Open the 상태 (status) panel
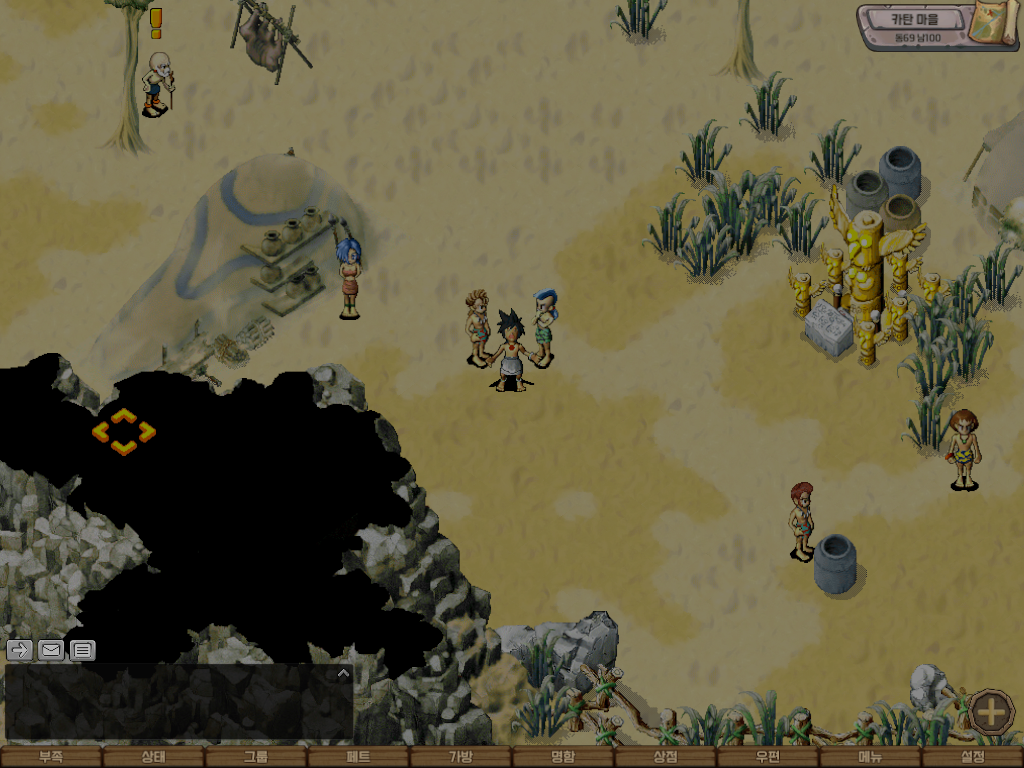This screenshot has height=768, width=1024. point(153,757)
